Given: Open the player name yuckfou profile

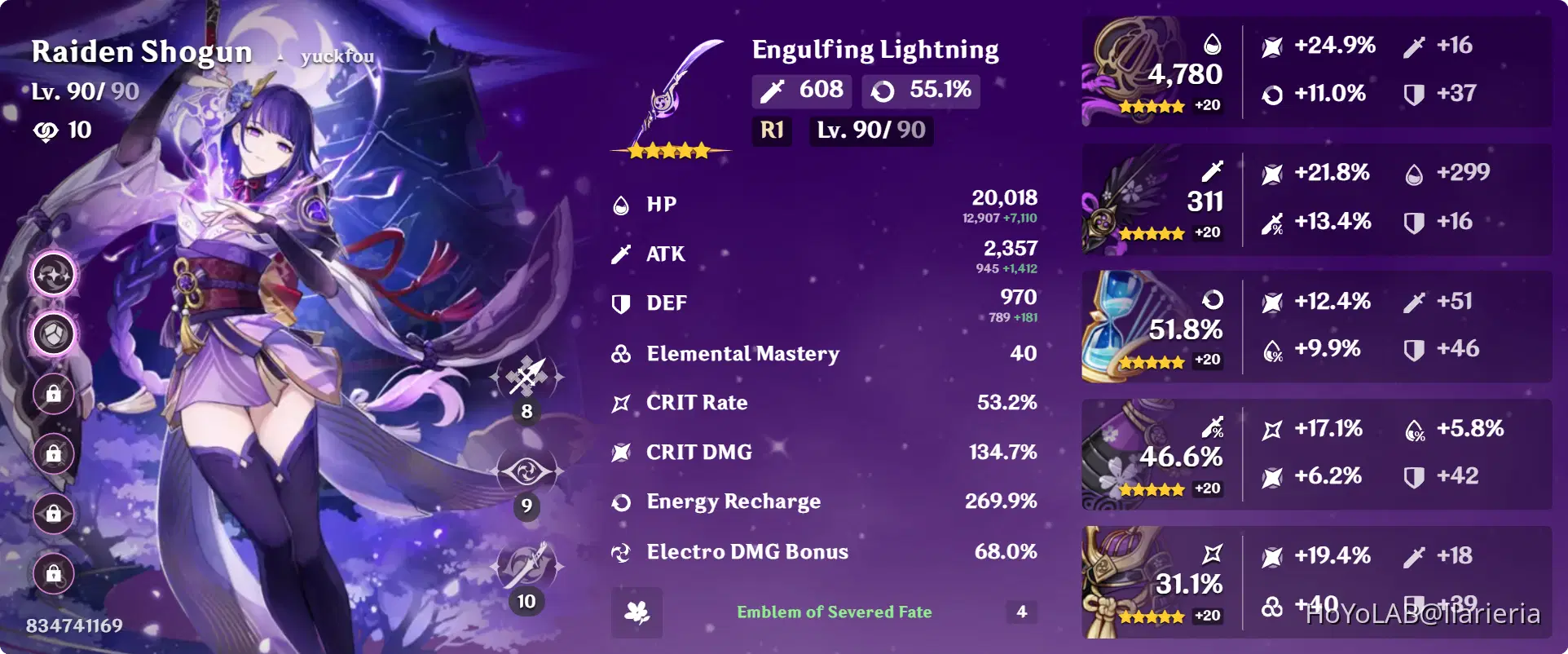Looking at the screenshot, I should pos(337,55).
